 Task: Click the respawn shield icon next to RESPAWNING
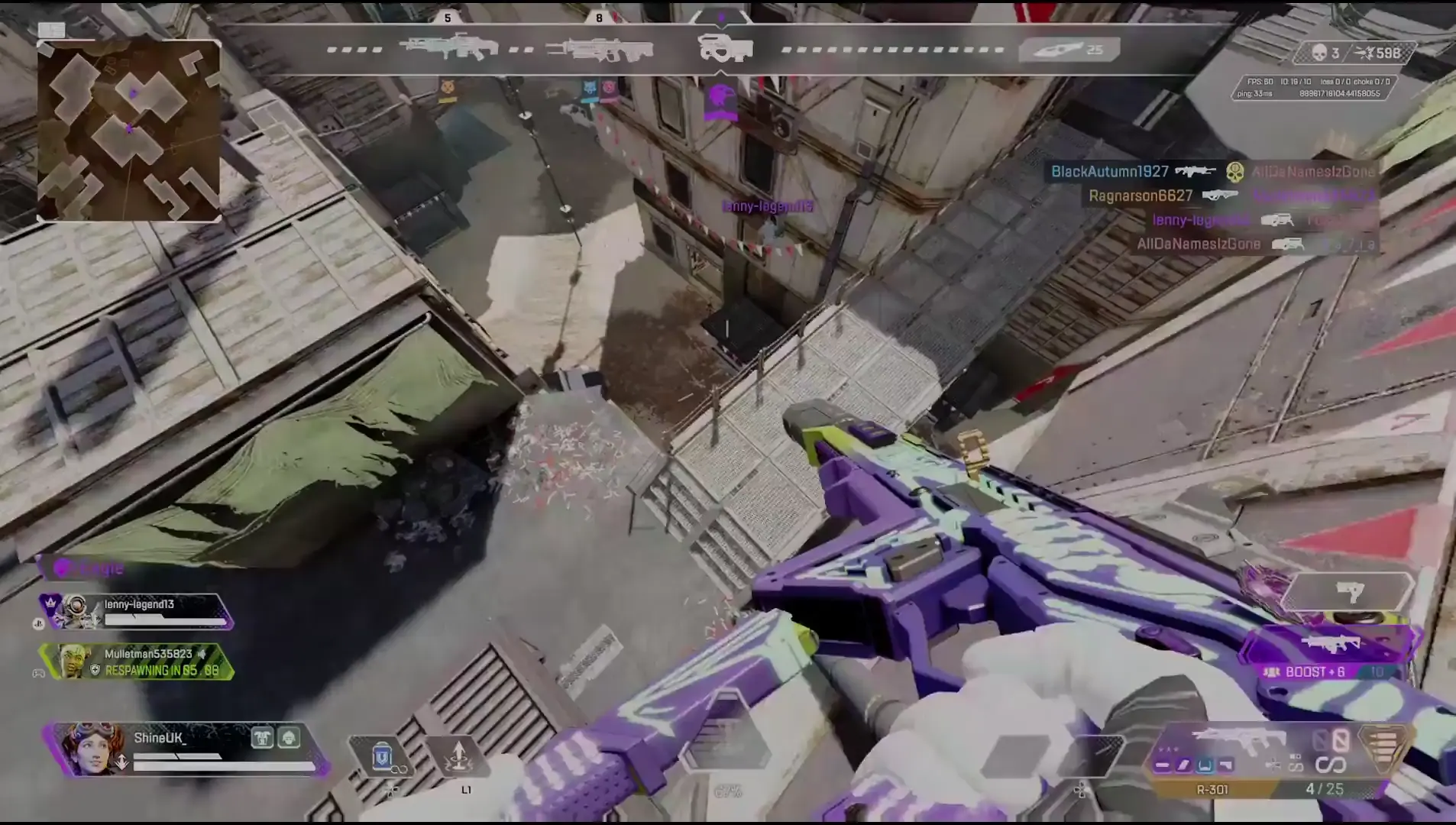[95, 670]
